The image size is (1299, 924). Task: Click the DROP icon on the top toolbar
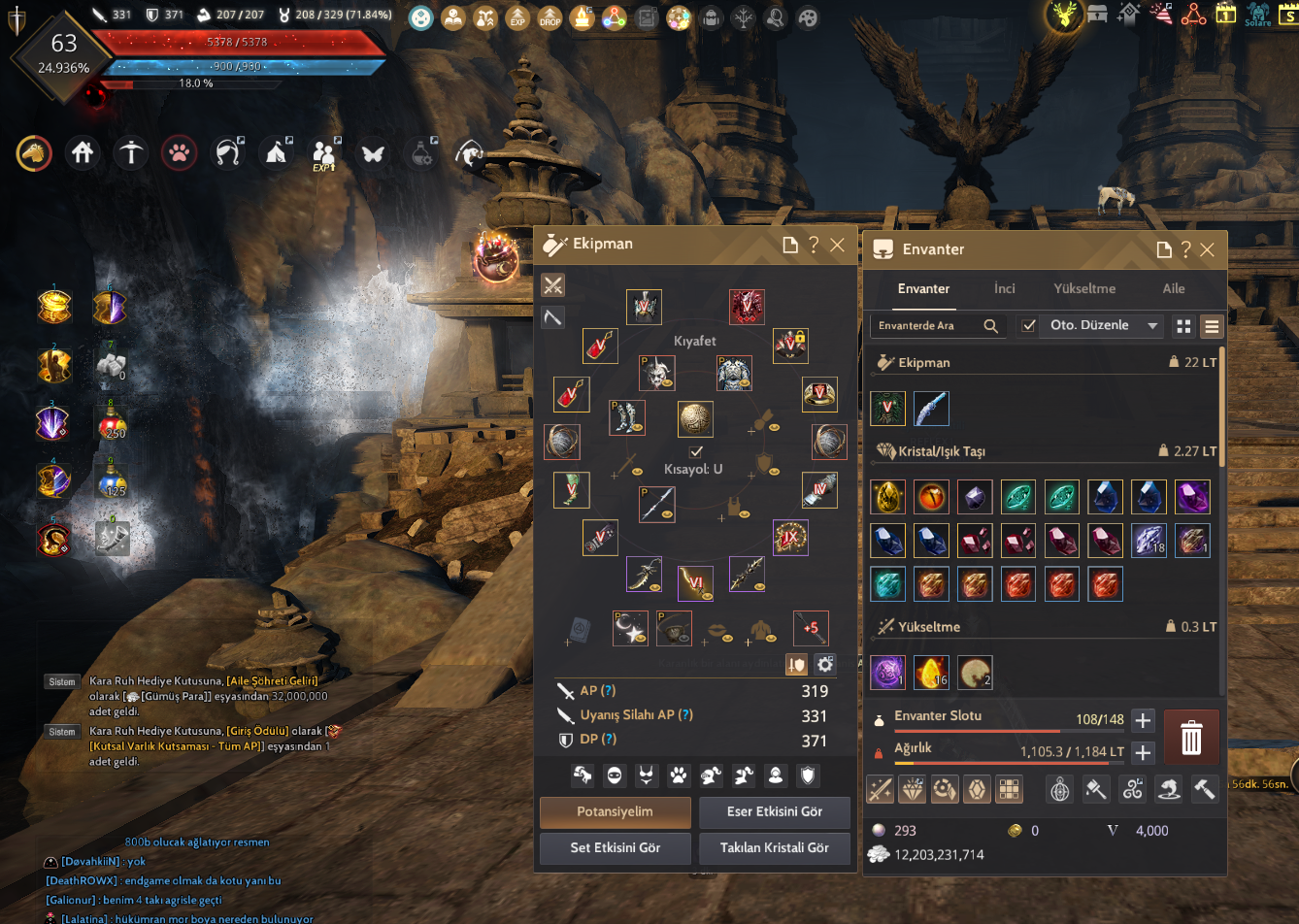[550, 17]
